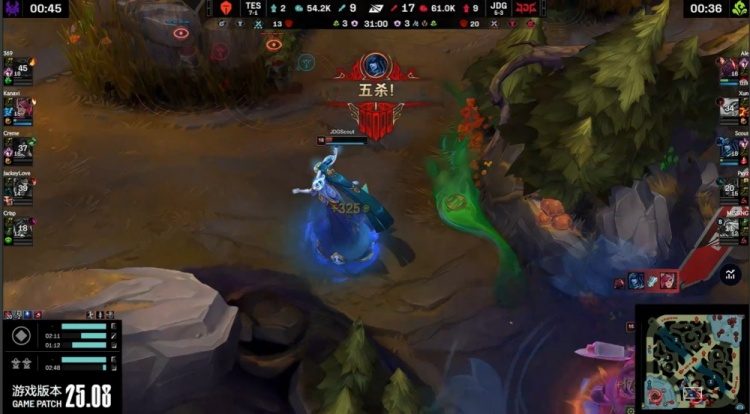Pick Peyz's player panel
750x414 pixels.
point(732,189)
